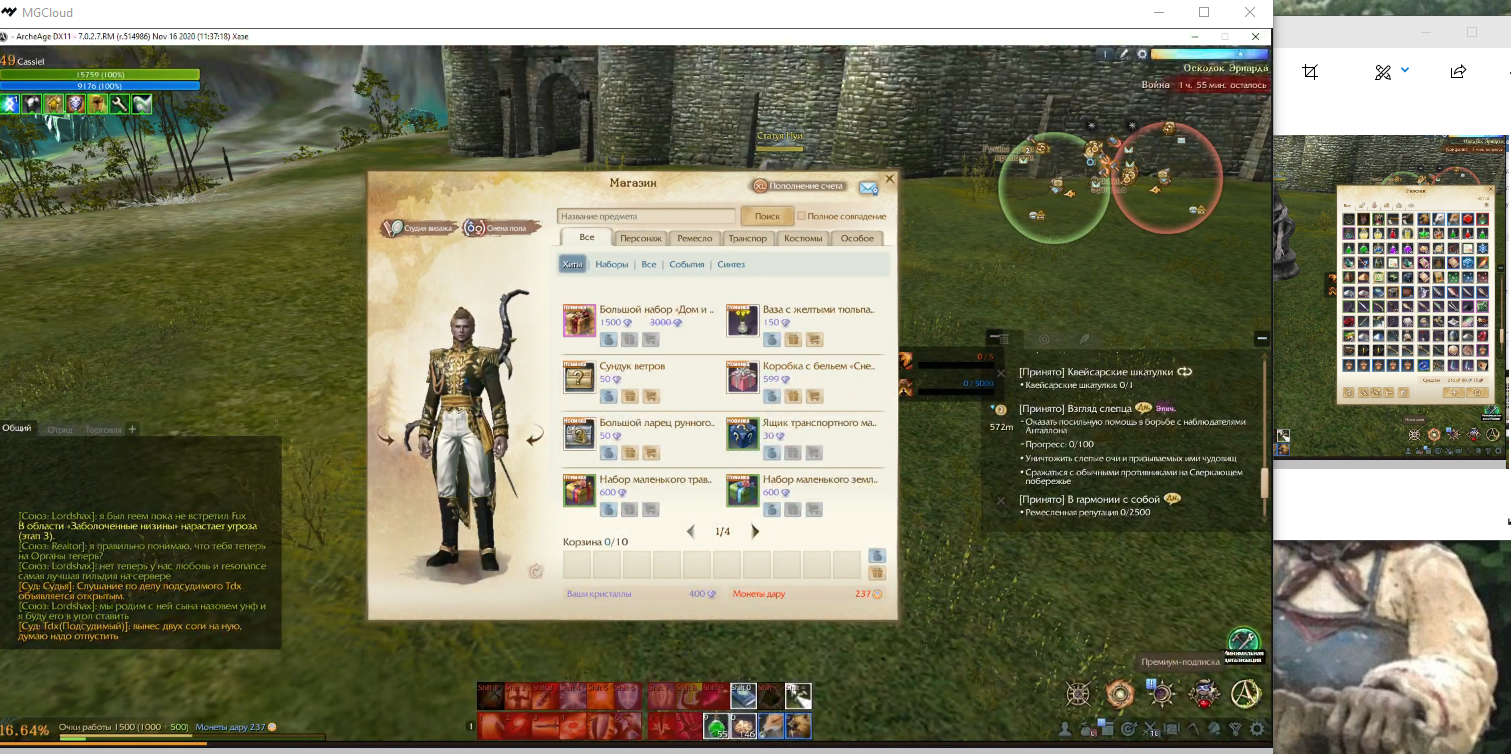1511x754 pixels.
Task: Click the crossed-swords icon in the bottom toolbar
Action: point(1150,729)
